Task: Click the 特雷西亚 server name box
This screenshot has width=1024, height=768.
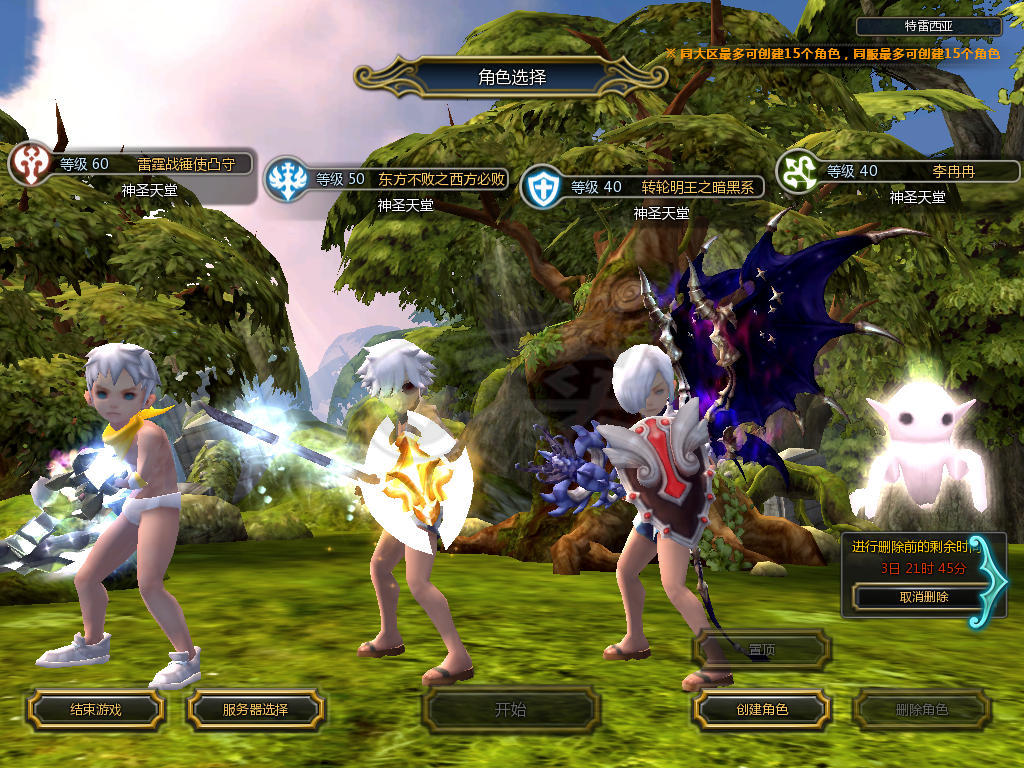Action: point(929,27)
